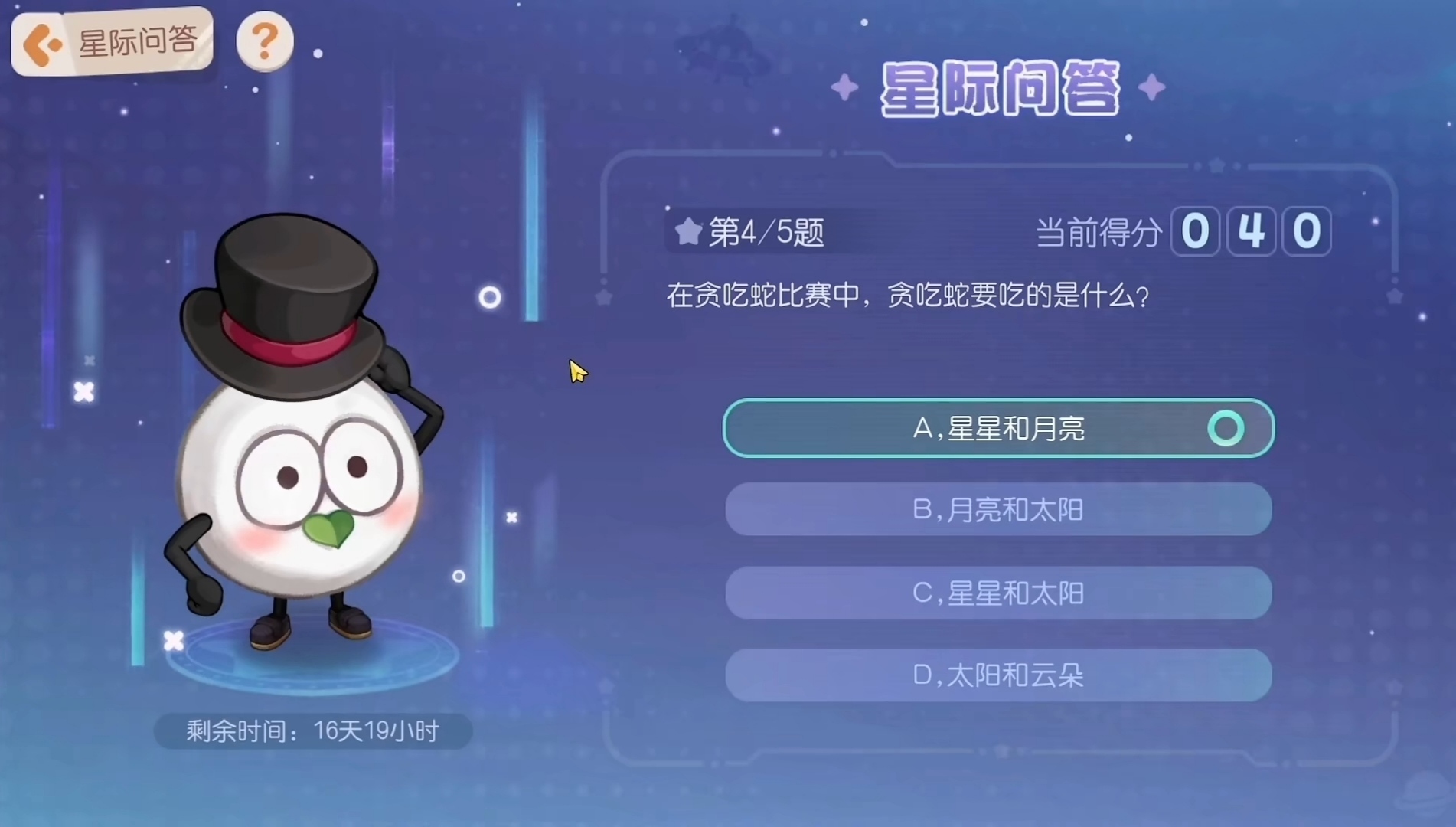The width and height of the screenshot is (1456, 827).
Task: Select the radio circle on answer A
Action: [x=1227, y=428]
